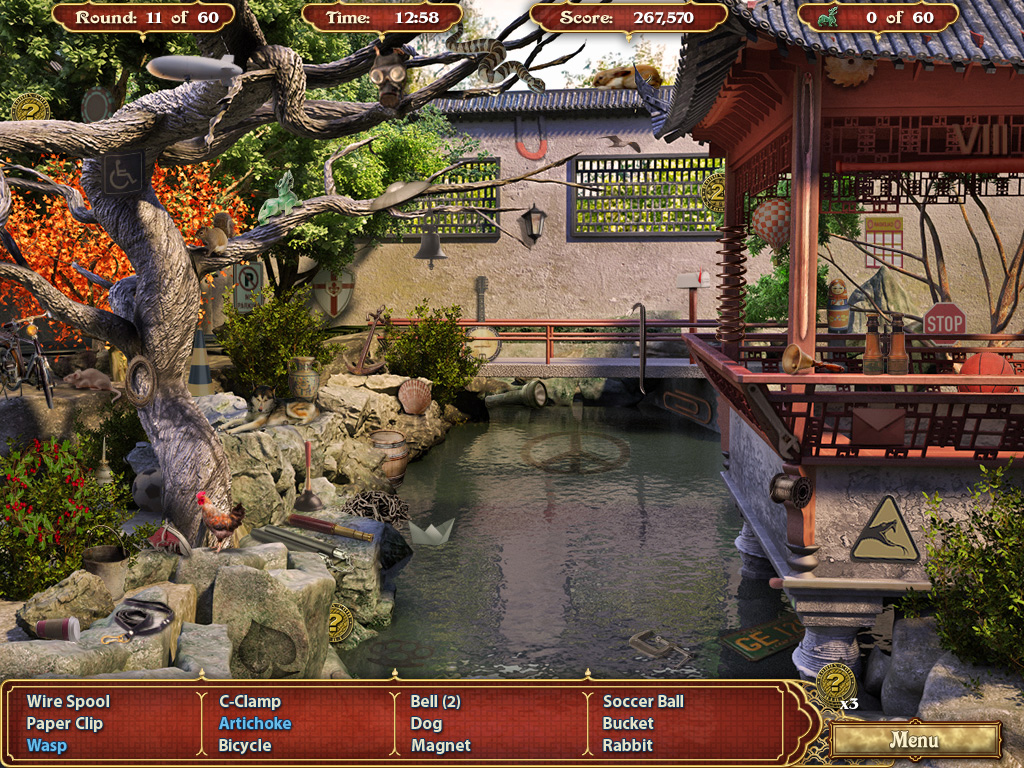Choose the Bell (2) list entry
The width and height of the screenshot is (1024, 768).
pos(435,702)
